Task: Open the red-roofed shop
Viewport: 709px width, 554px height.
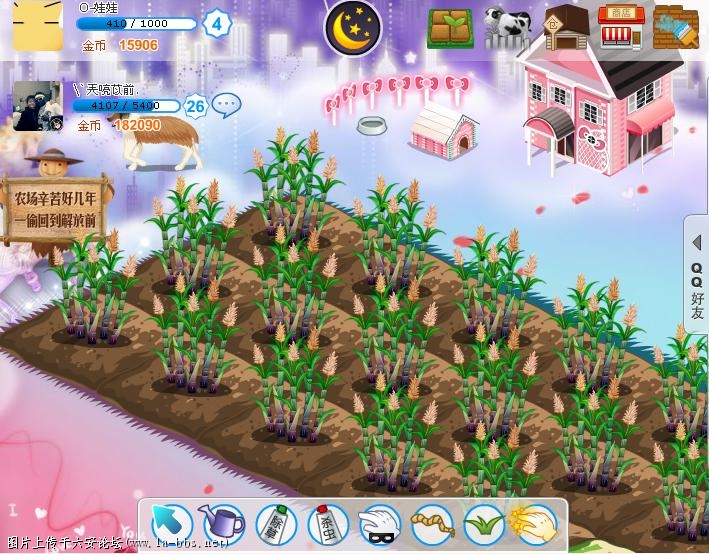Action: tap(621, 26)
